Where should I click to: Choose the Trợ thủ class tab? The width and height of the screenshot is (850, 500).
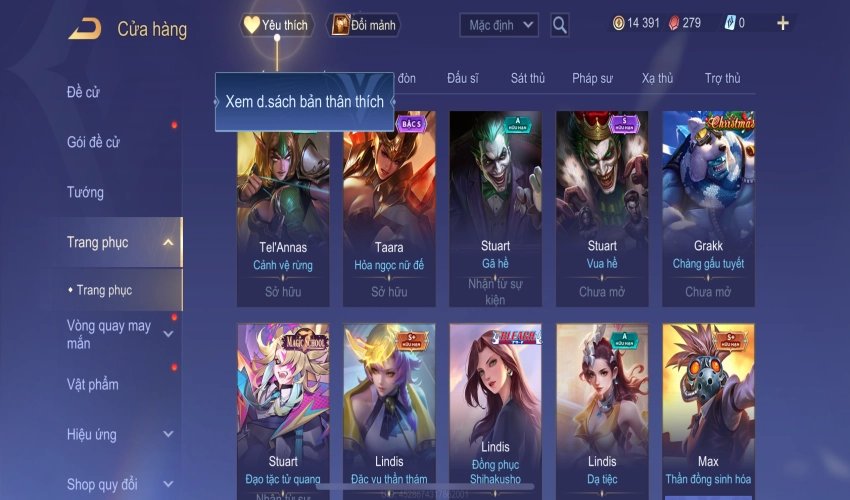pos(722,78)
